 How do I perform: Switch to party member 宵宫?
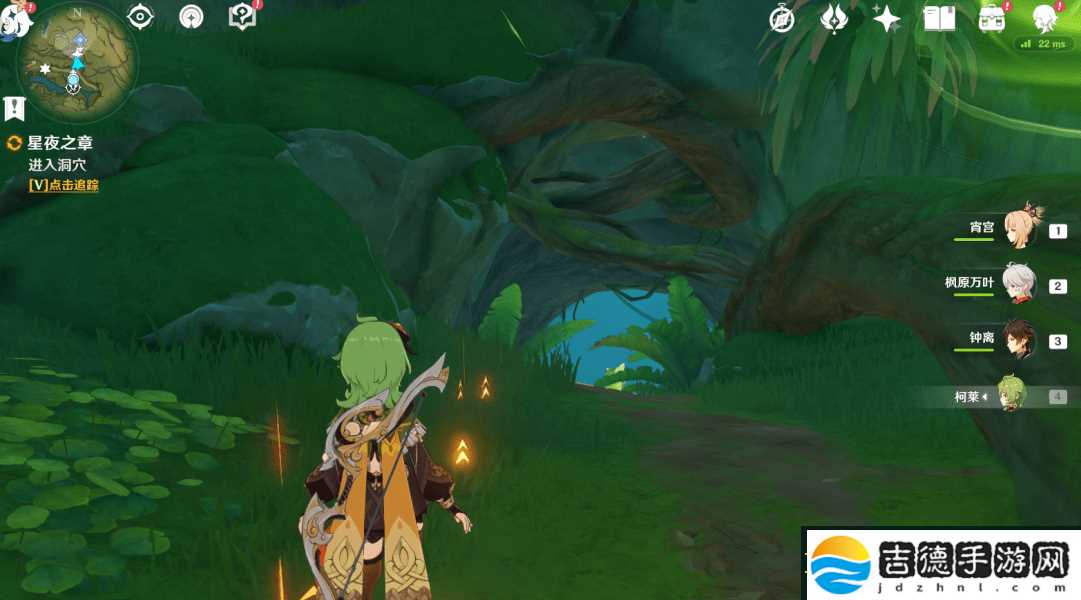[1022, 228]
